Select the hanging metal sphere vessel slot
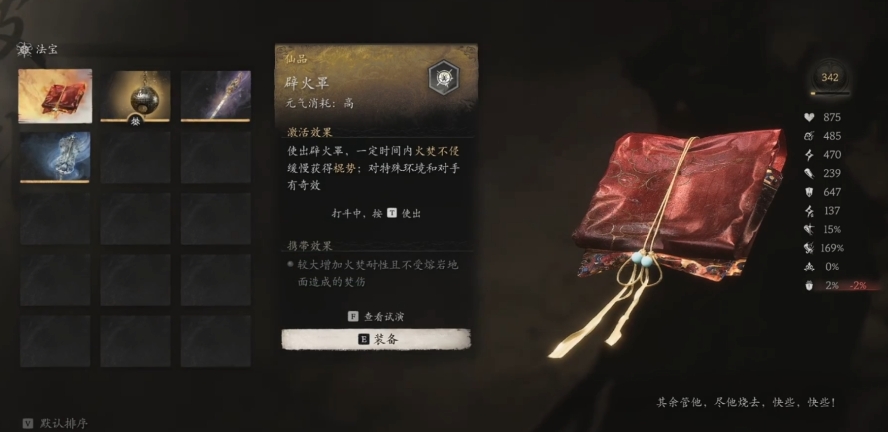The image size is (888, 432). coord(135,95)
